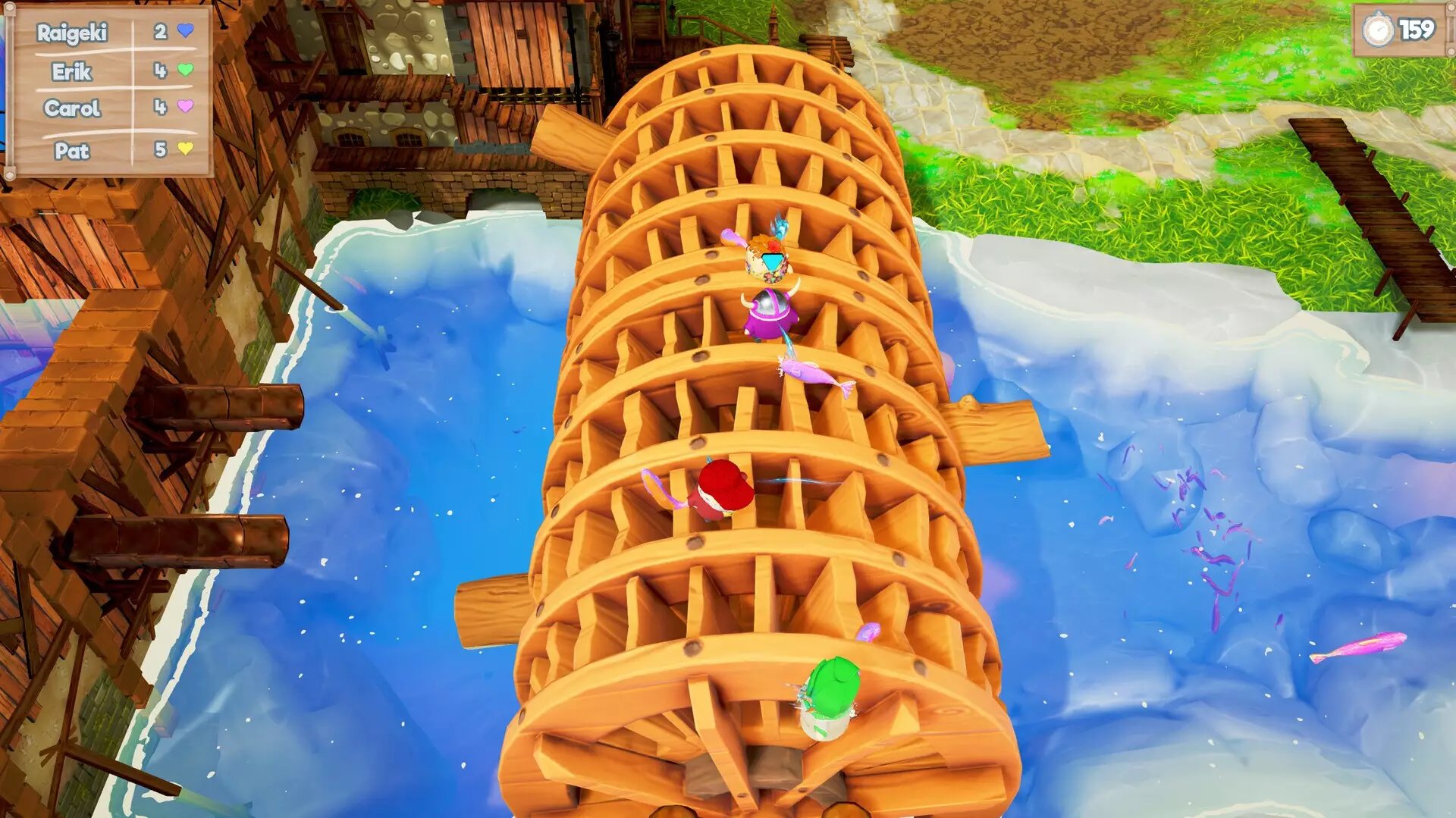The width and height of the screenshot is (1456, 818).
Task: Select the player name Raigeki
Action: coord(72,34)
